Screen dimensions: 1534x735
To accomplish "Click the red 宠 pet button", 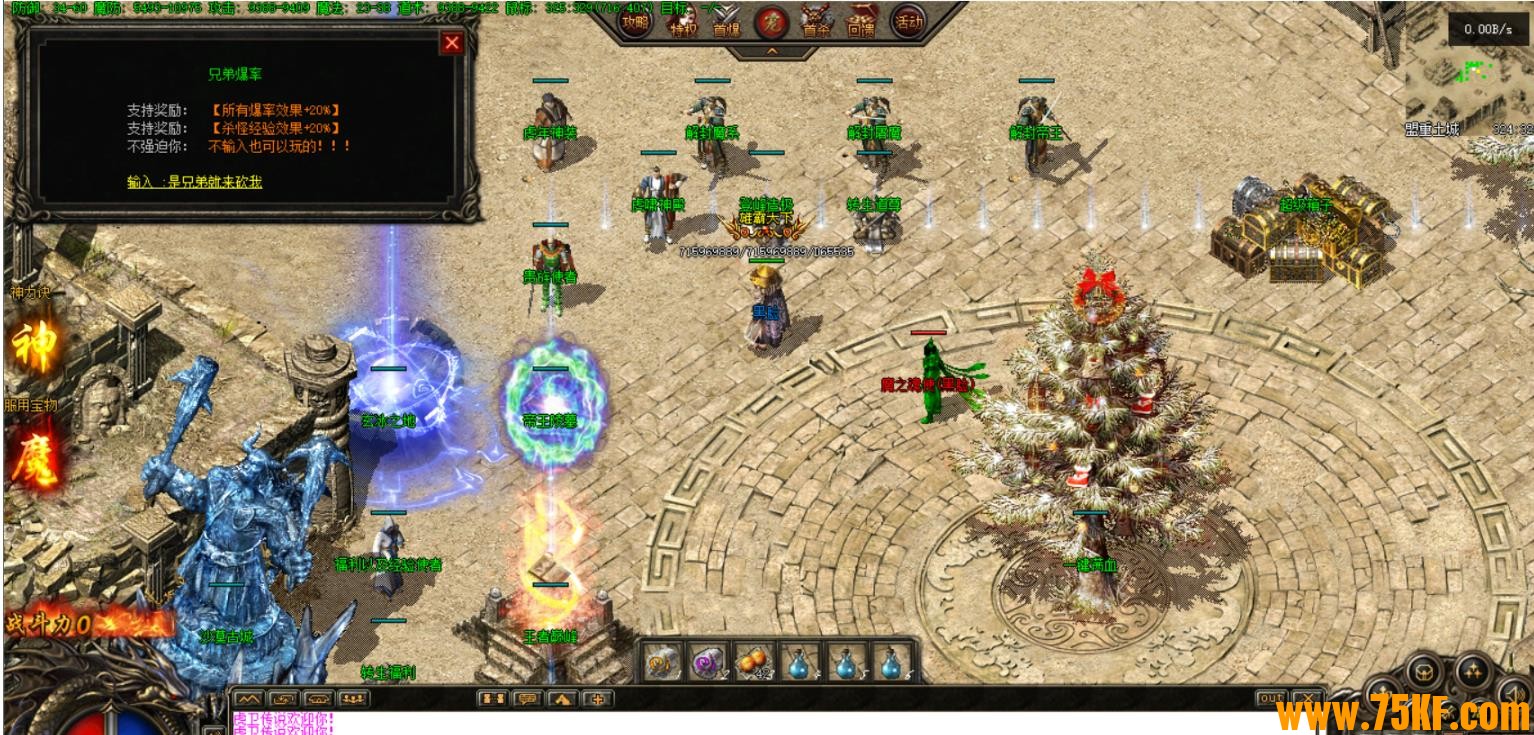I will (770, 21).
